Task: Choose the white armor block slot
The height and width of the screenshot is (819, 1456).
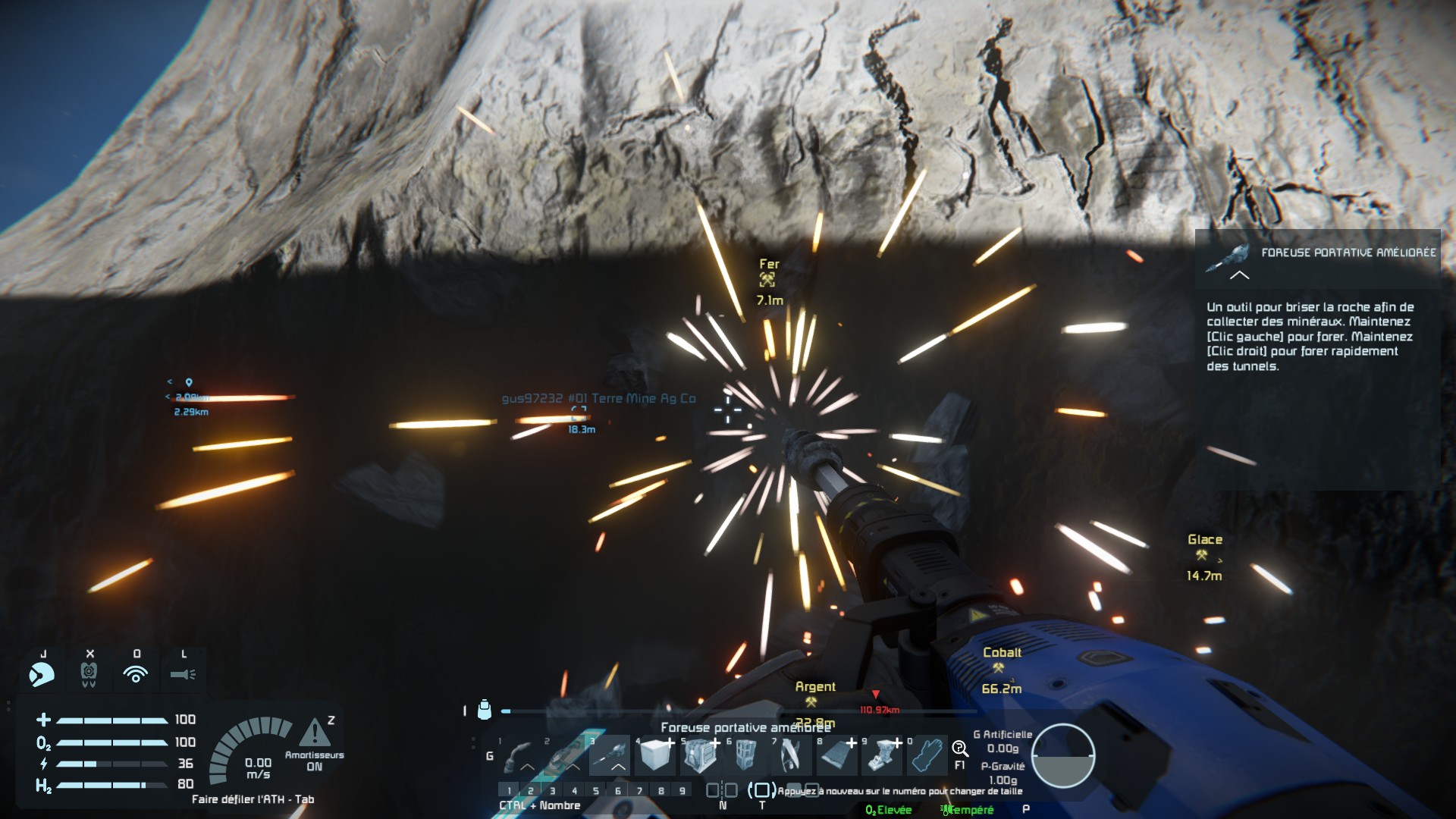Action: coord(656,756)
